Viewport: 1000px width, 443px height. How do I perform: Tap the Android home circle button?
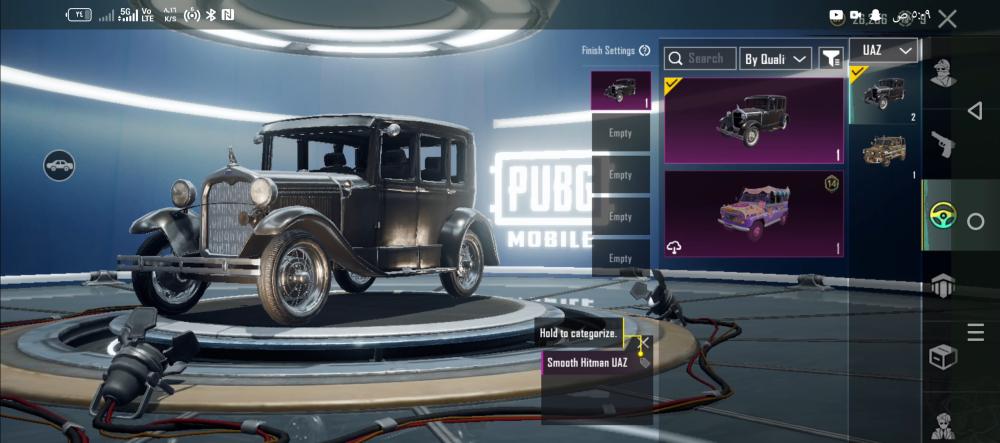click(x=975, y=221)
